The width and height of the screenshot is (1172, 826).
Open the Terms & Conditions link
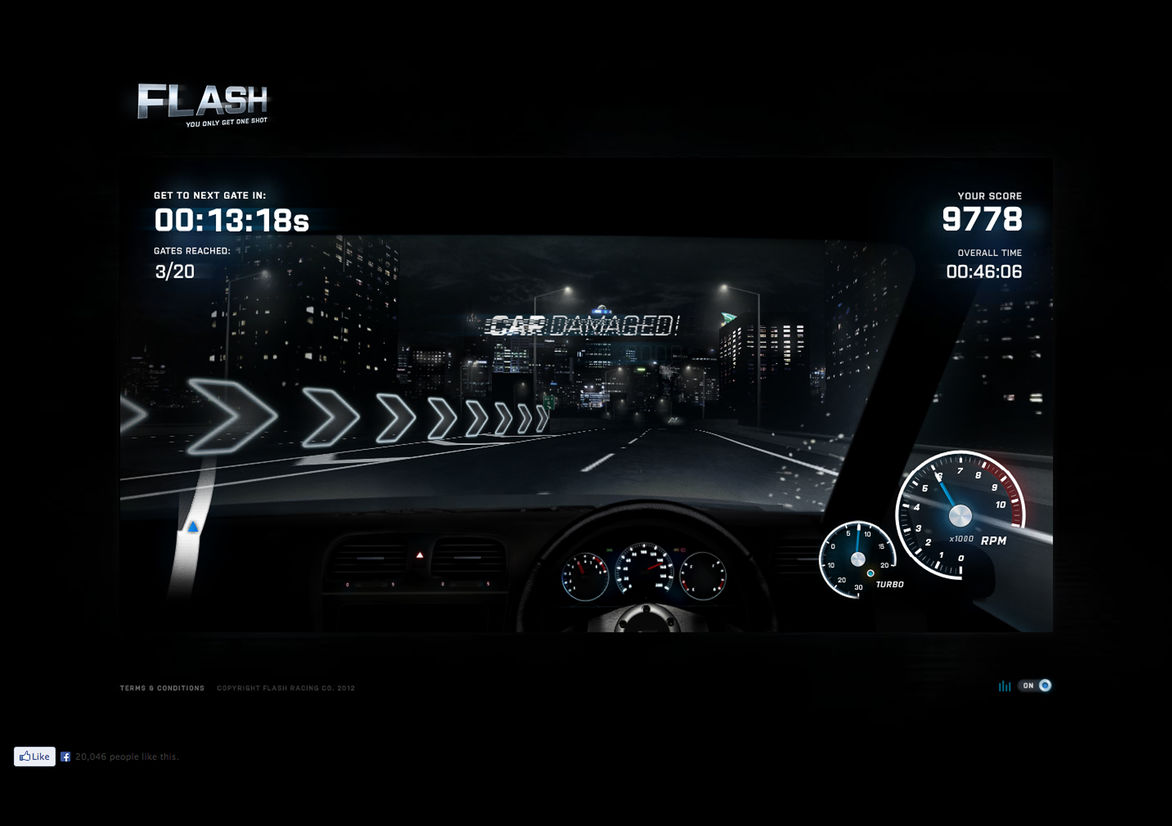coord(162,688)
